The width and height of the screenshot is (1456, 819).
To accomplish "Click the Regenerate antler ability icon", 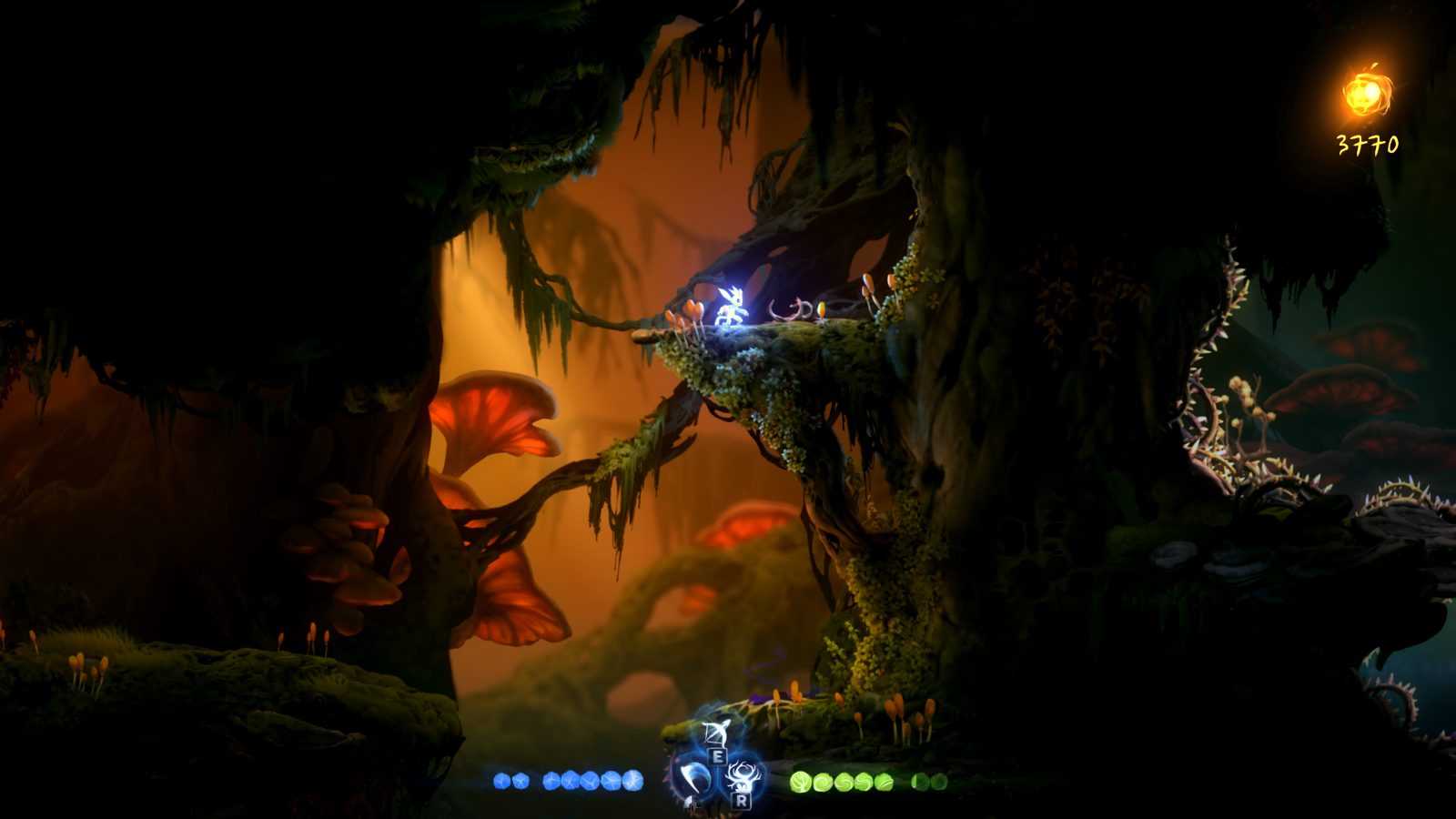I will pos(742,776).
